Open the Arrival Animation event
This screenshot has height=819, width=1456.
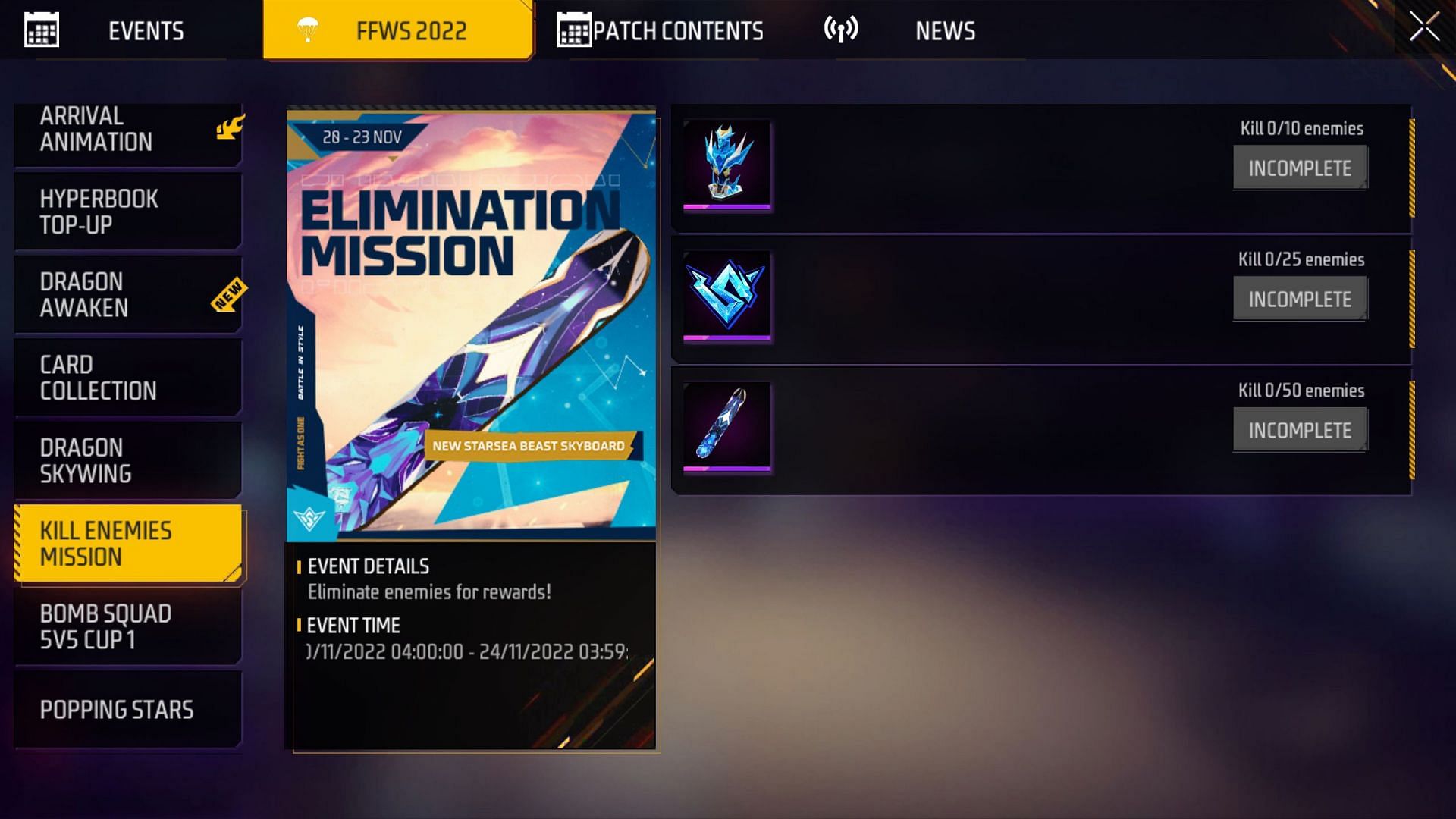point(127,130)
